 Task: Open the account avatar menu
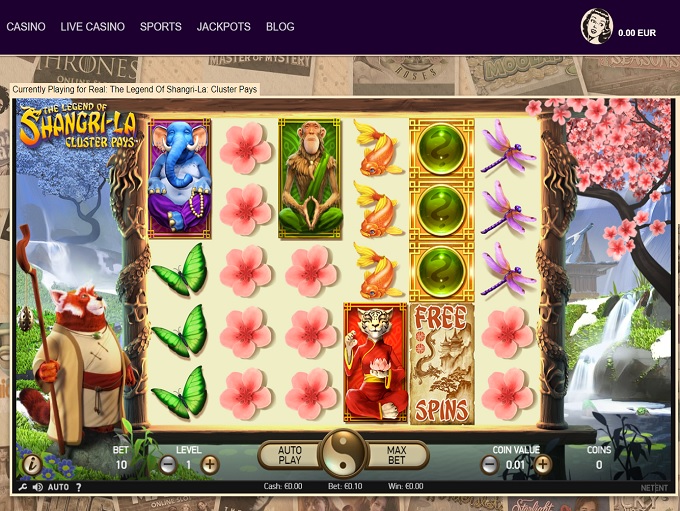(x=597, y=27)
